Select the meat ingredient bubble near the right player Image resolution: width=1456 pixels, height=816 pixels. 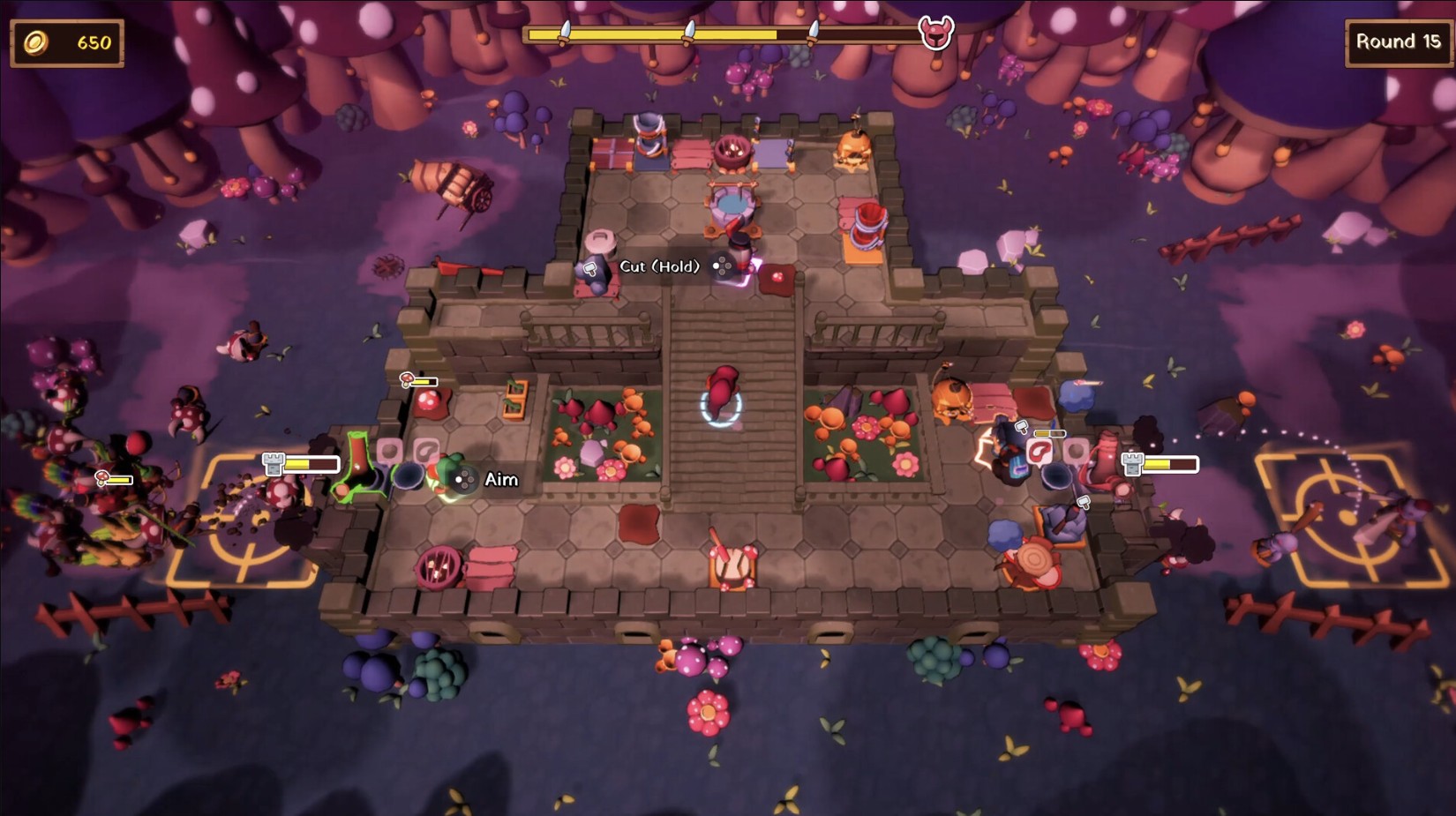[1039, 450]
